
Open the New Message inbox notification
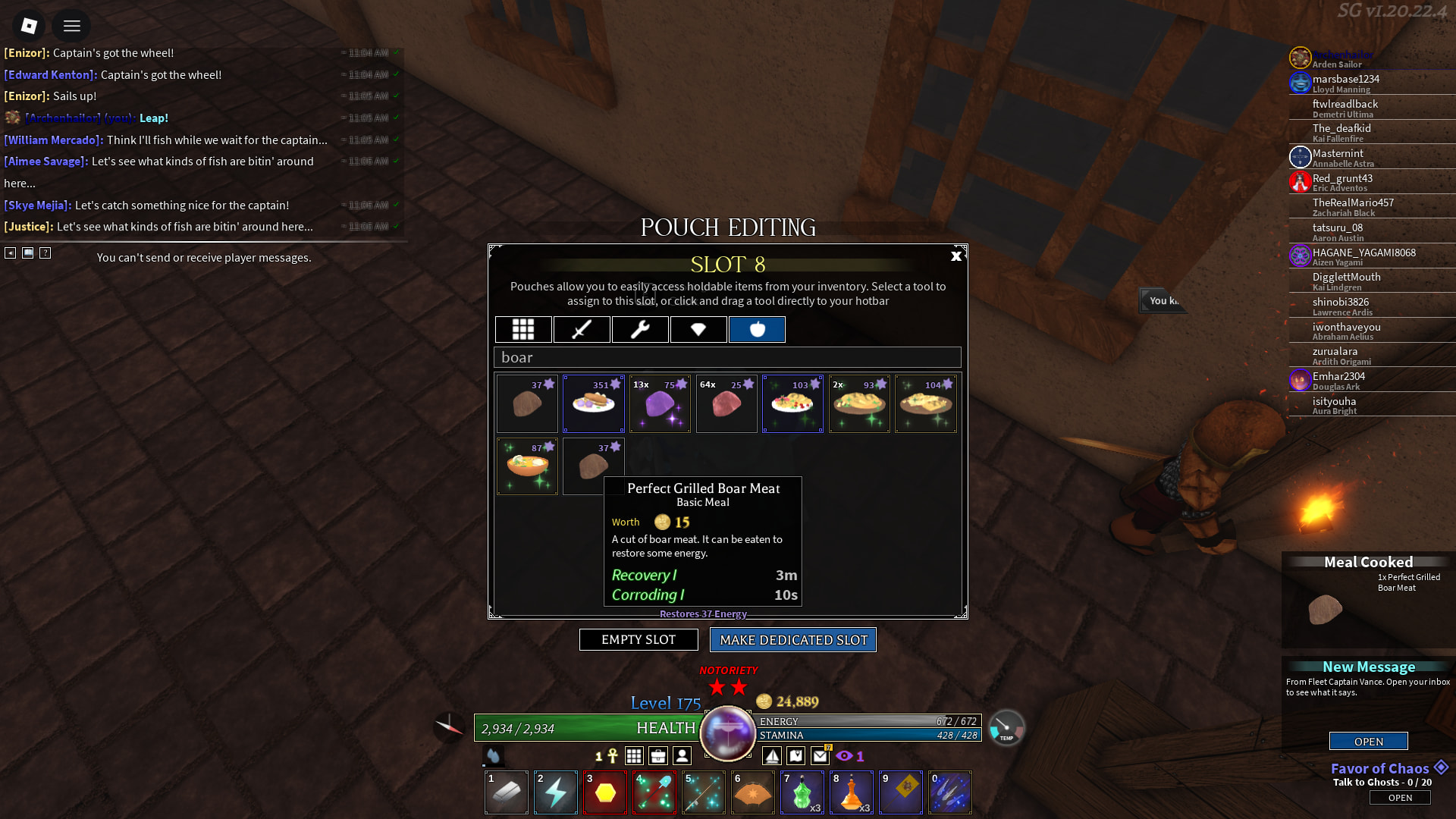click(x=1368, y=741)
